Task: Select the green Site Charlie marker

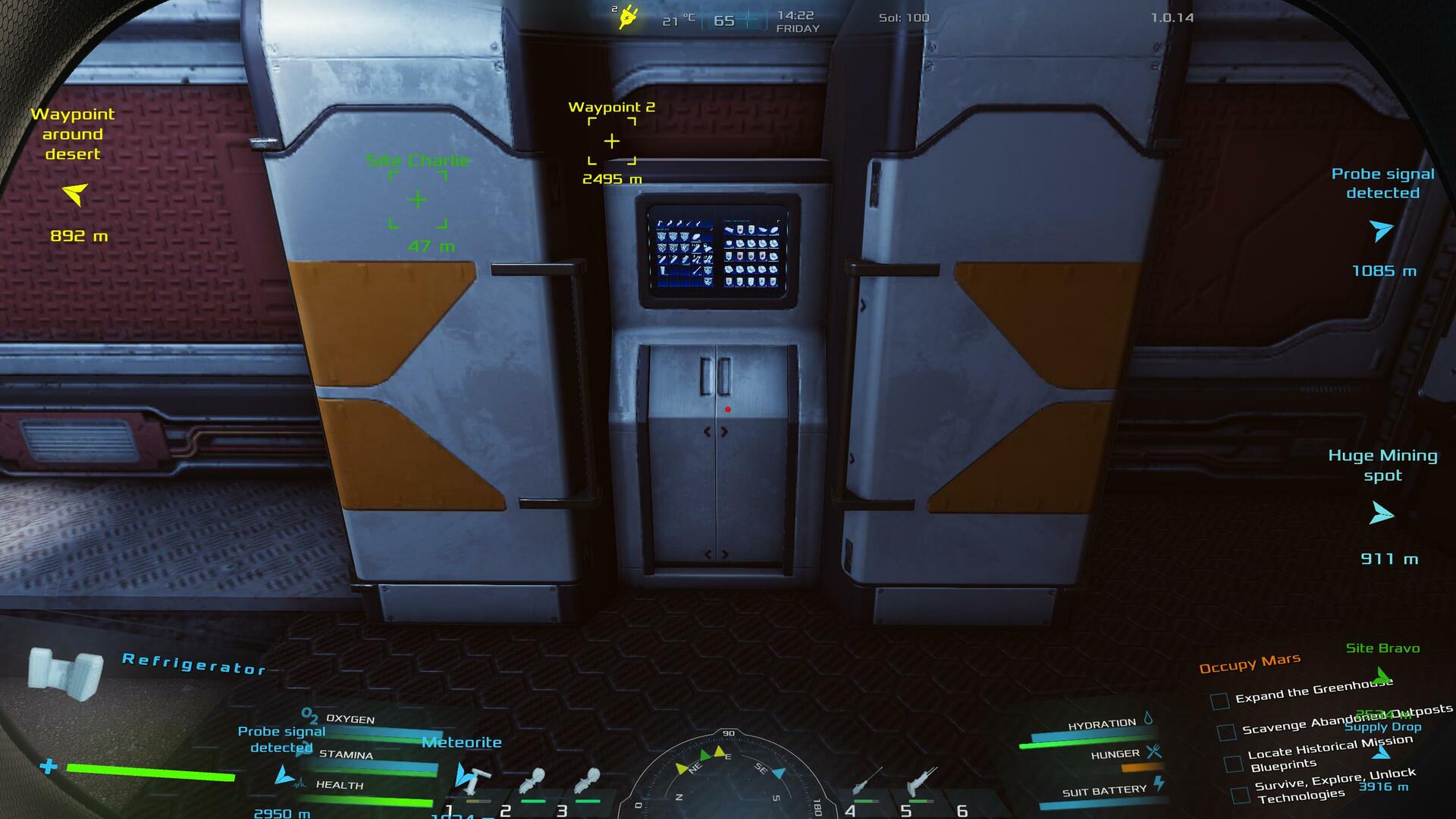Action: (418, 200)
